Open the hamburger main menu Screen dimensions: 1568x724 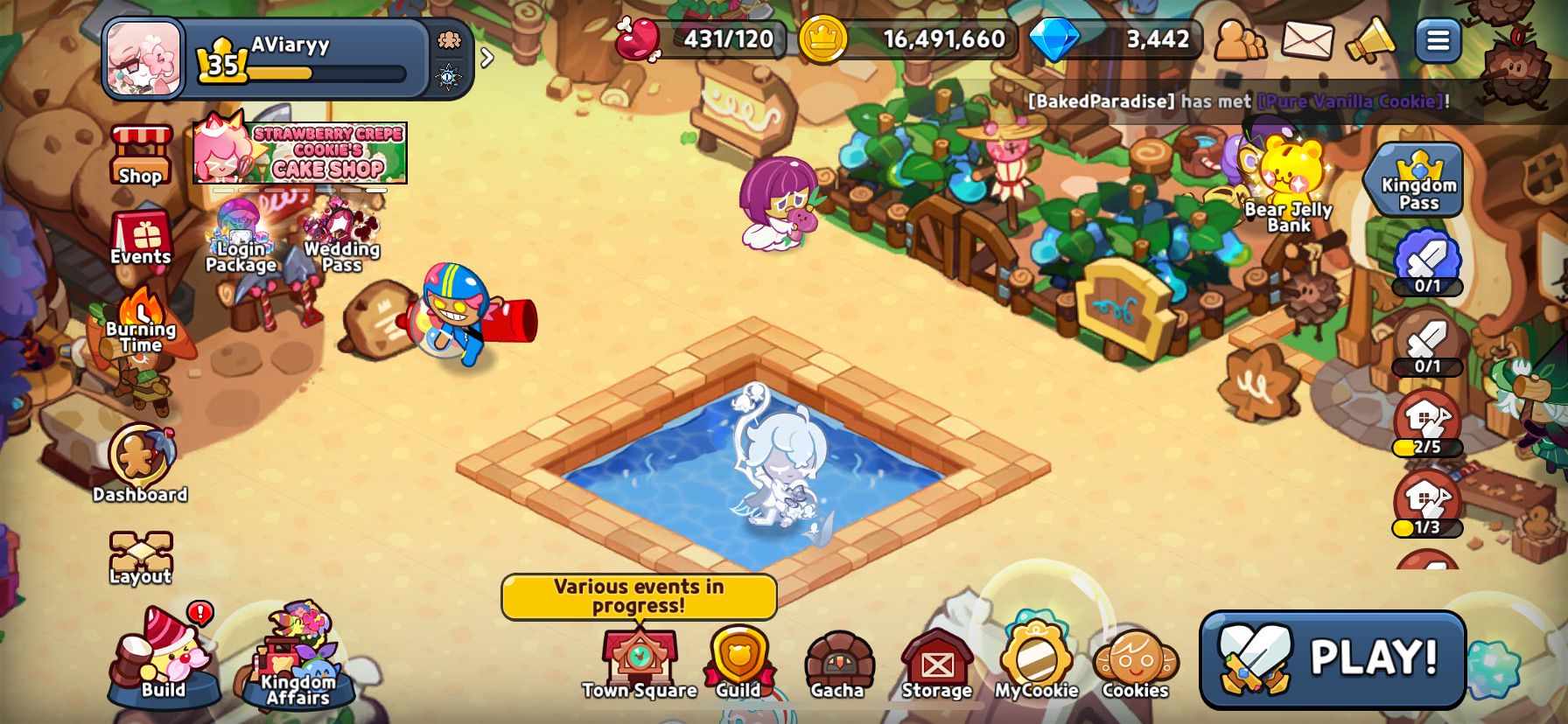[x=1438, y=40]
